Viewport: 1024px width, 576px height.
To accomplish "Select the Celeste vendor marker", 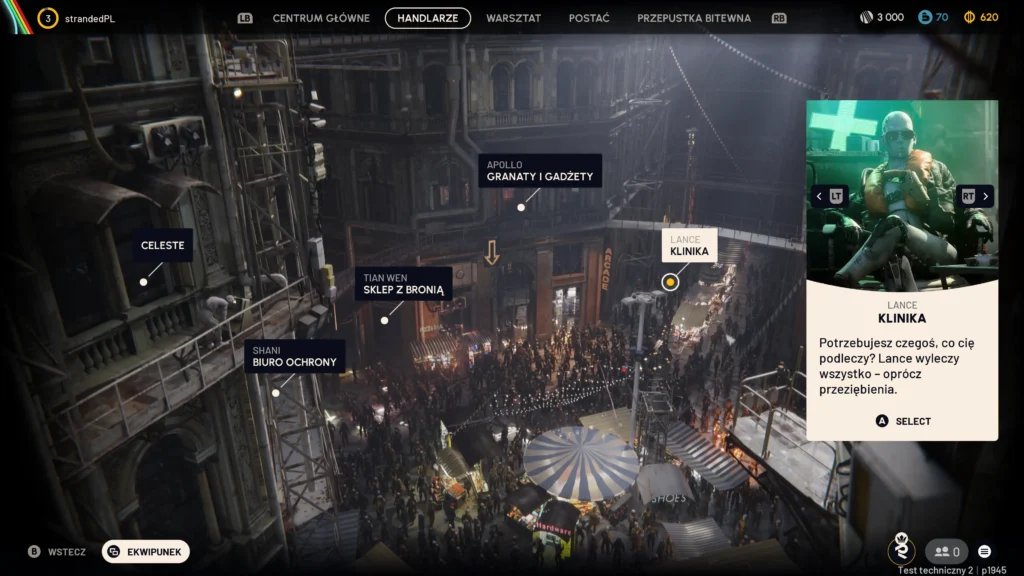I will click(x=162, y=245).
